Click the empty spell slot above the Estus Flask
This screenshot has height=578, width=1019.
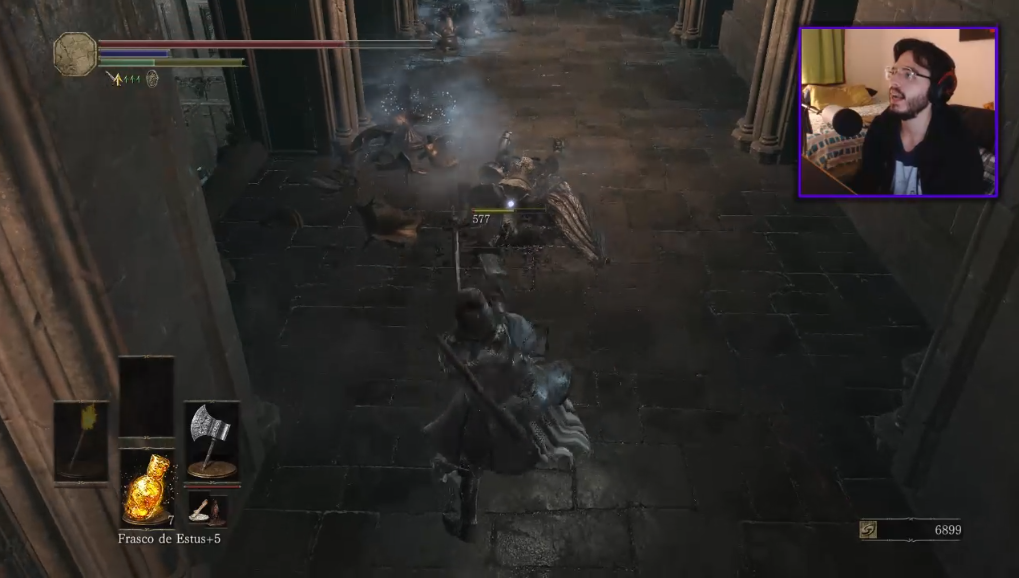pos(146,397)
